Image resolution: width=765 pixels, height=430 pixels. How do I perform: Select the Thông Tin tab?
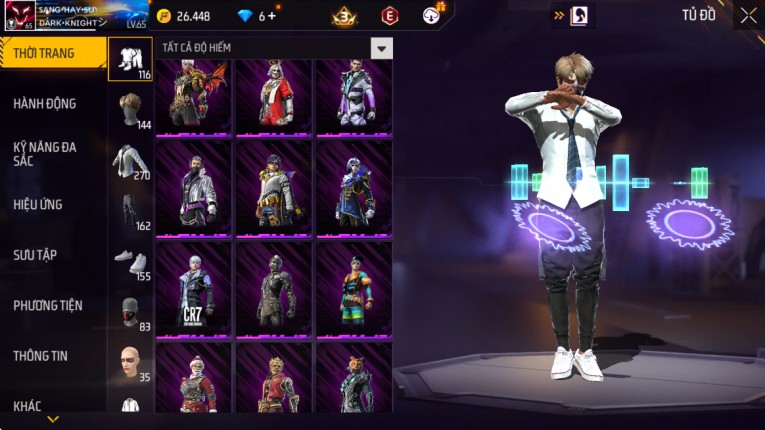point(41,355)
